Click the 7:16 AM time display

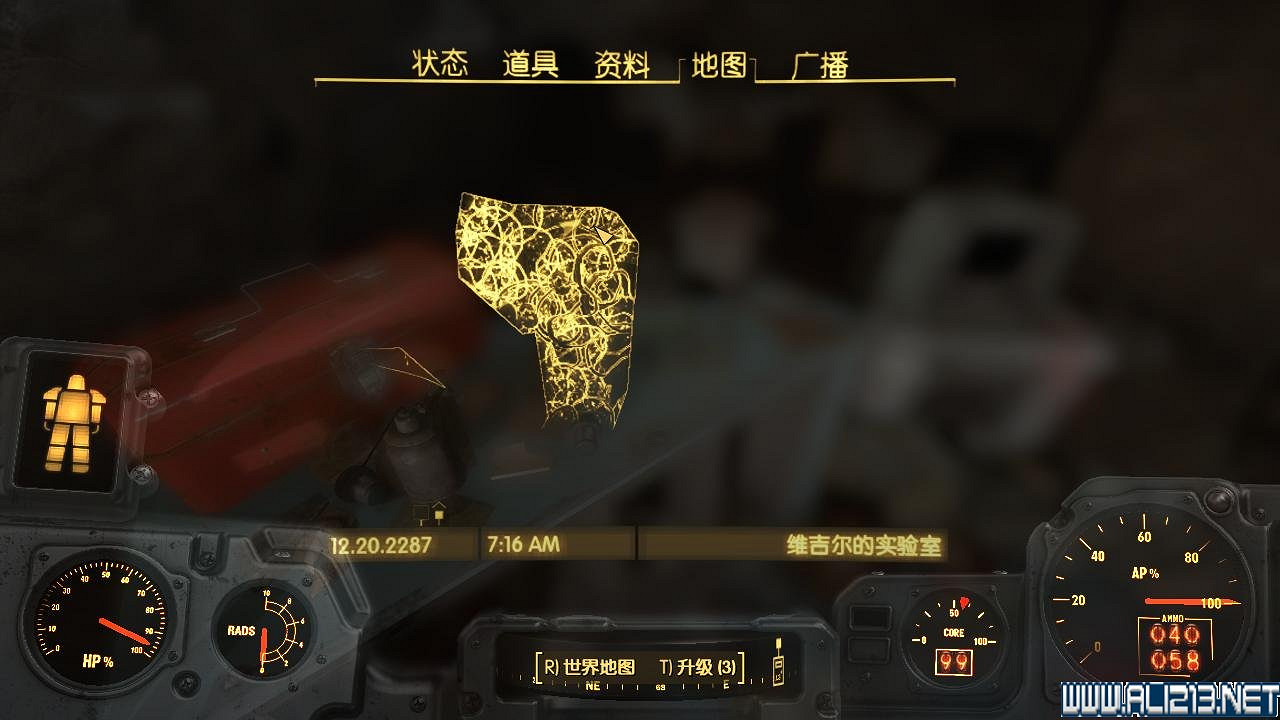[x=523, y=545]
